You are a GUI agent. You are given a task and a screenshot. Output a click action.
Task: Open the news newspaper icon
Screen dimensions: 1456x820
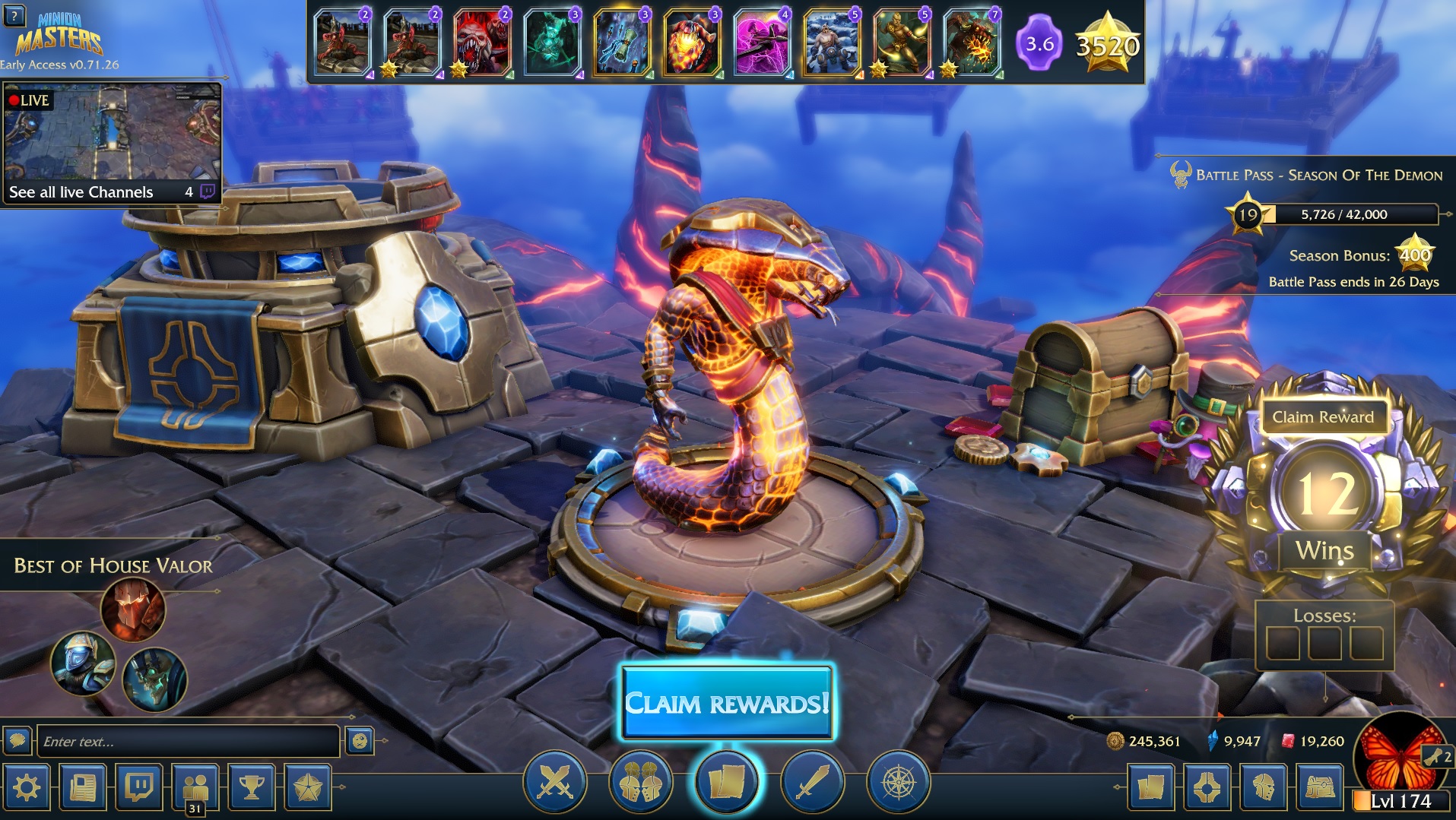click(83, 787)
